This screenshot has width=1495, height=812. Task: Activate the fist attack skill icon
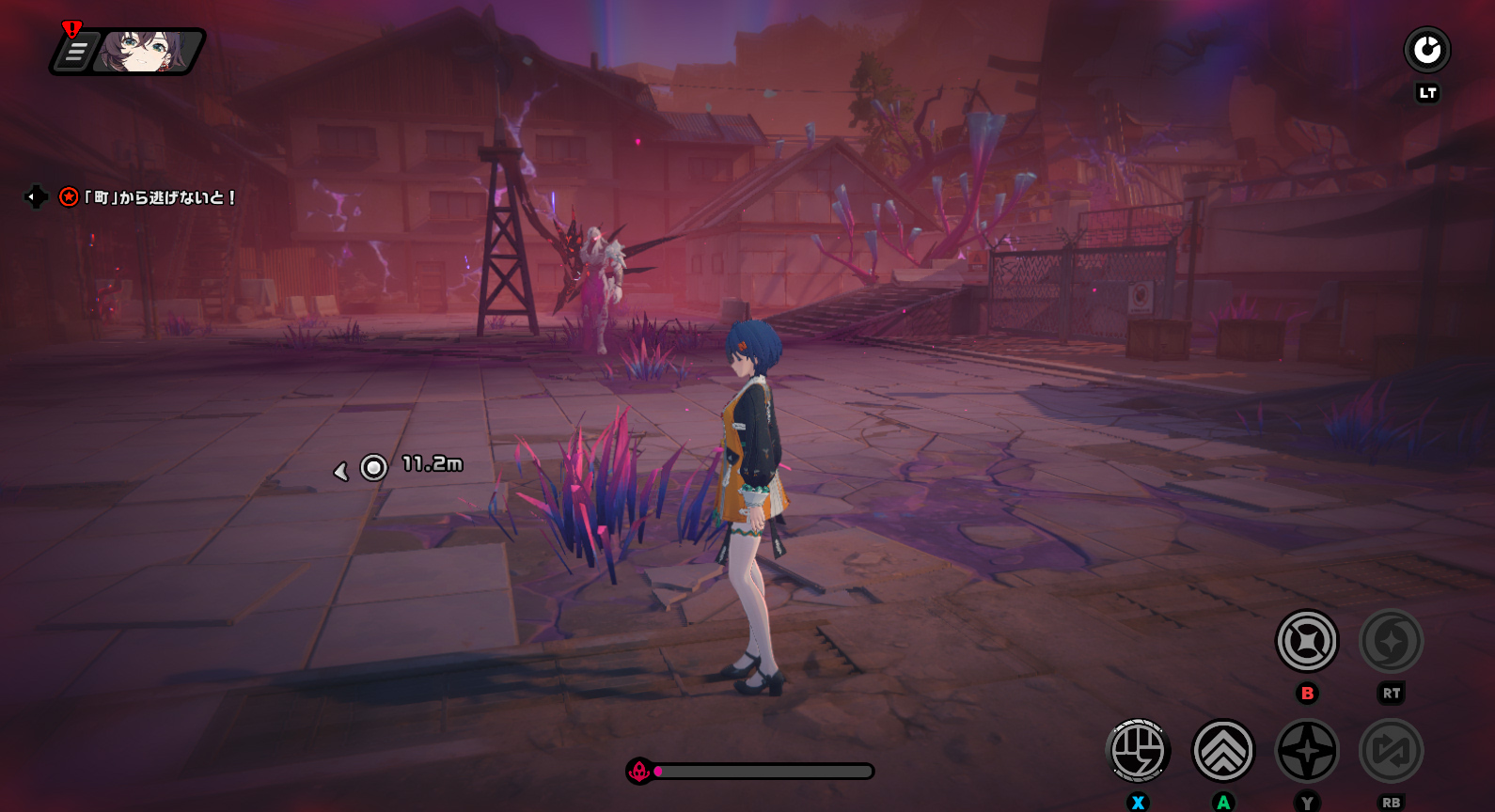click(1138, 751)
